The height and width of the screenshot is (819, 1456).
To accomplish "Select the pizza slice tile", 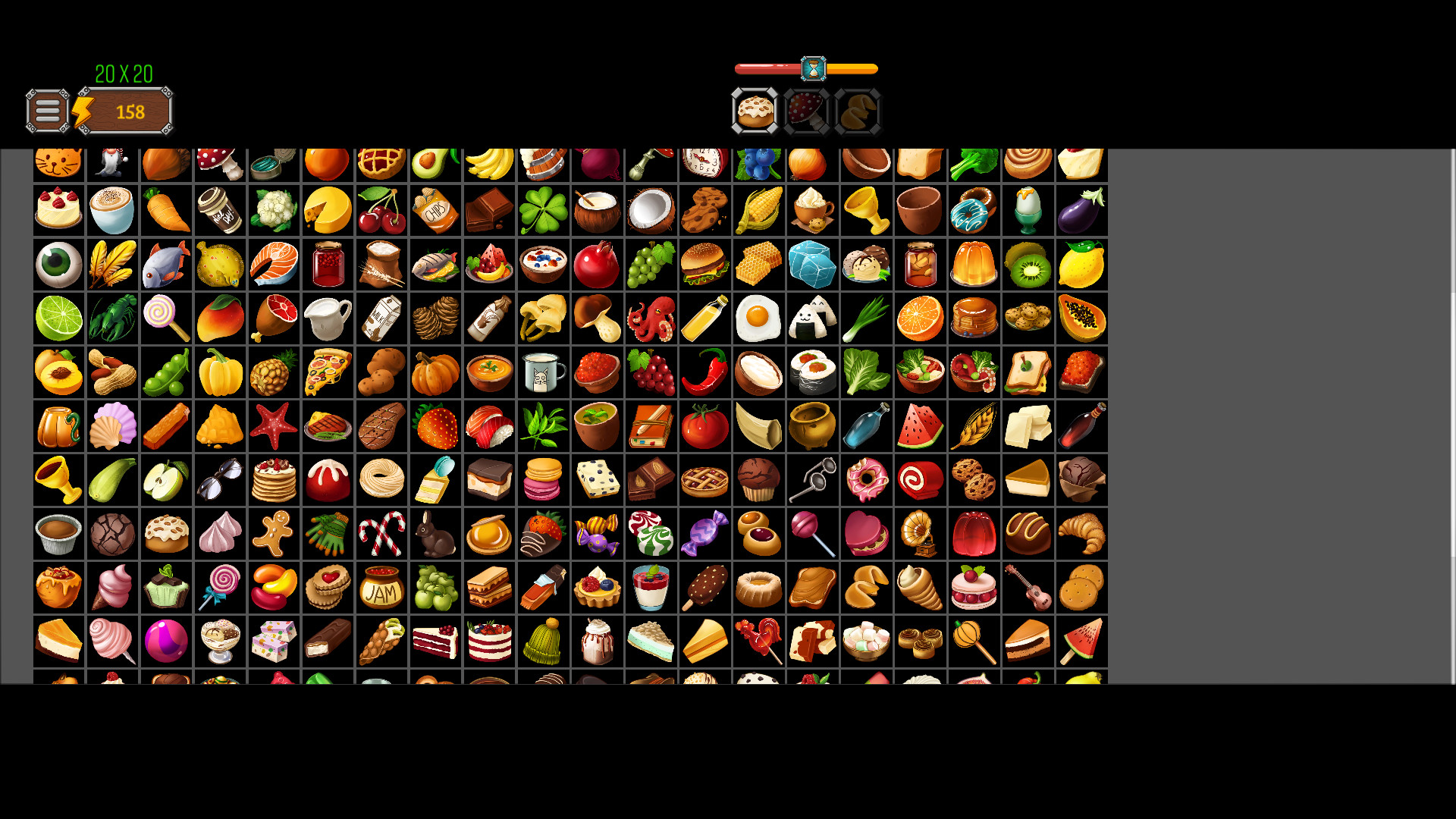I will 328,372.
